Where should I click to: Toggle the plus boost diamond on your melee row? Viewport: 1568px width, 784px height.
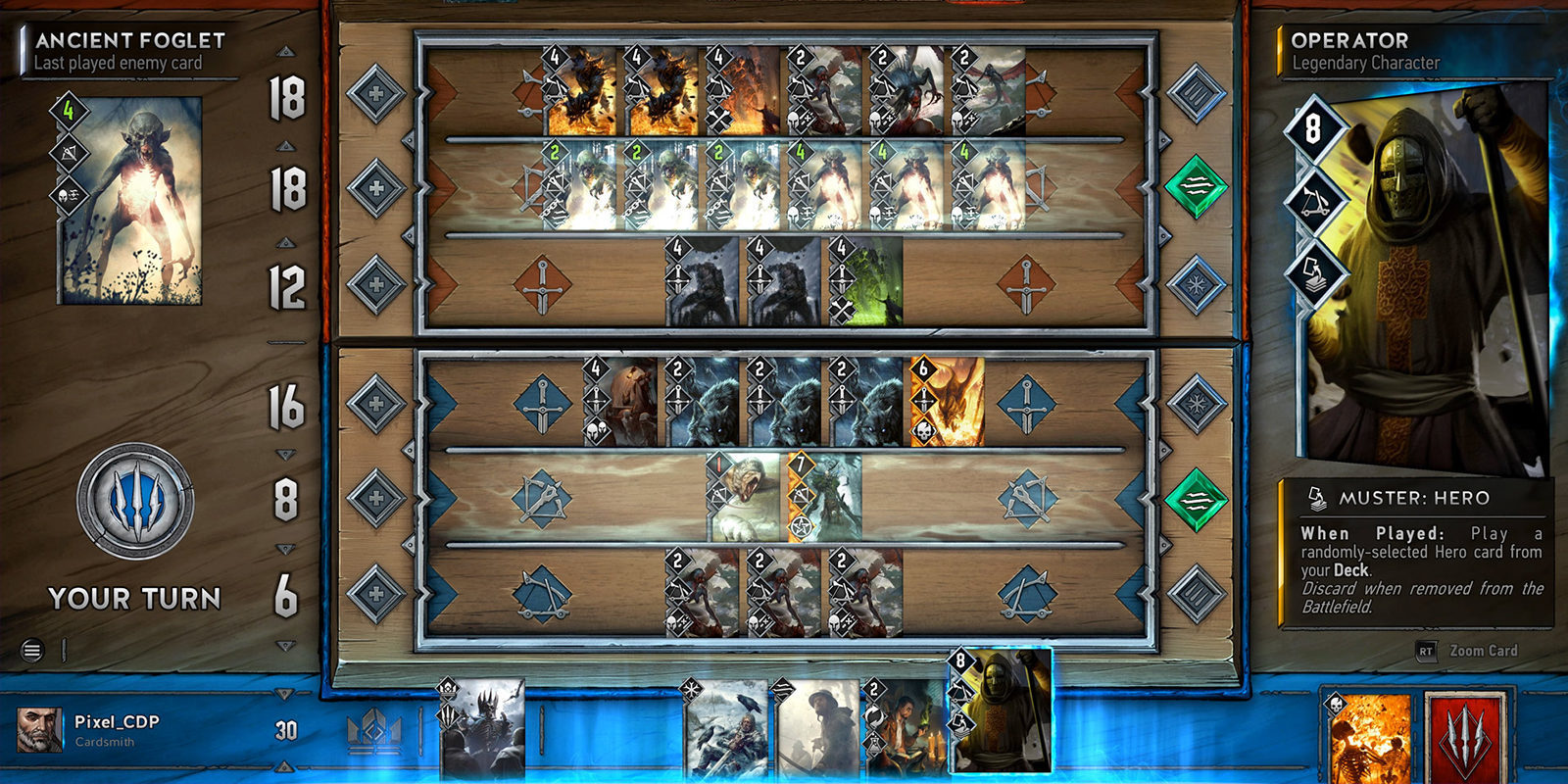tap(380, 402)
